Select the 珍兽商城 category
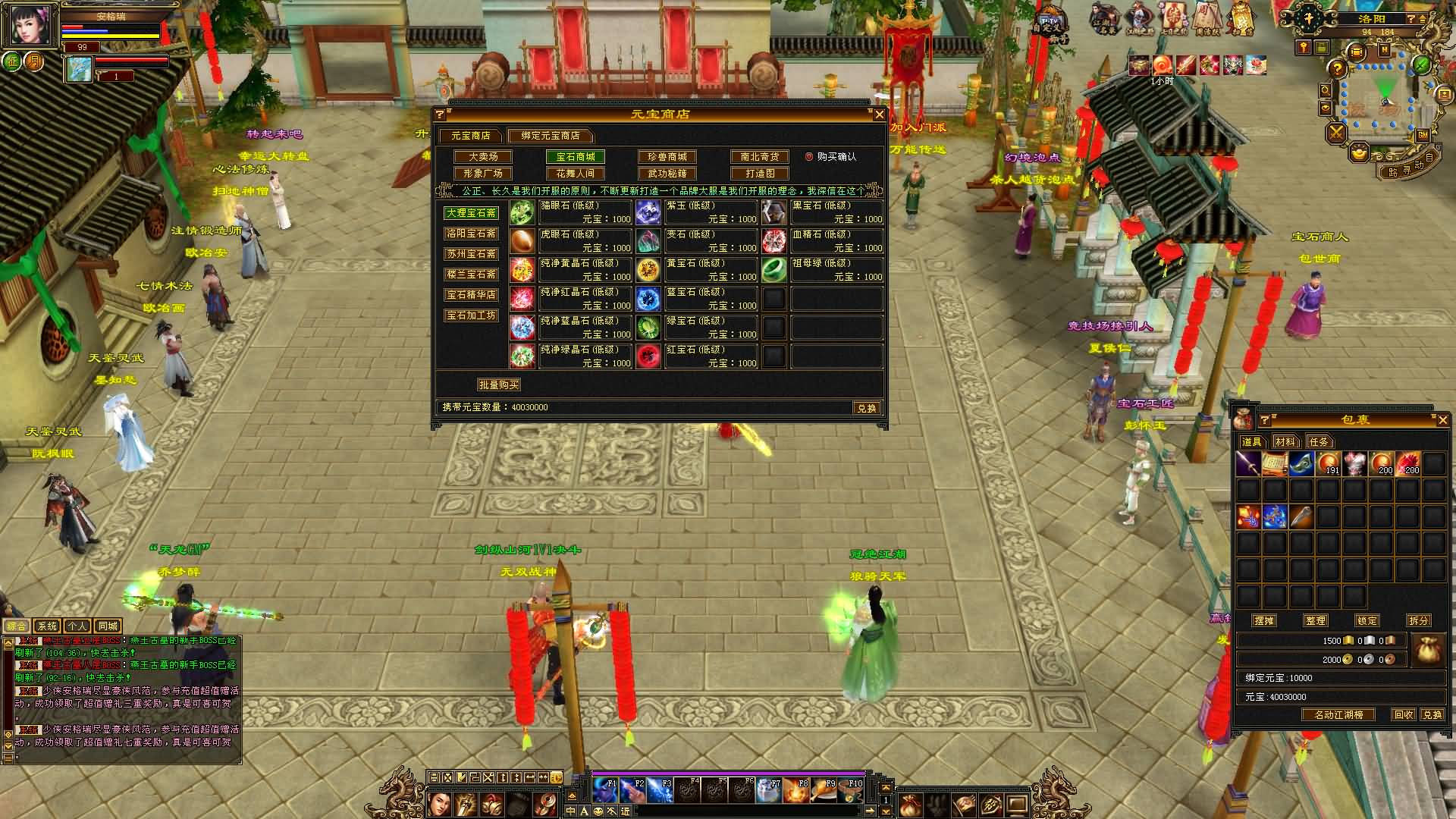1456x819 pixels. [x=667, y=157]
